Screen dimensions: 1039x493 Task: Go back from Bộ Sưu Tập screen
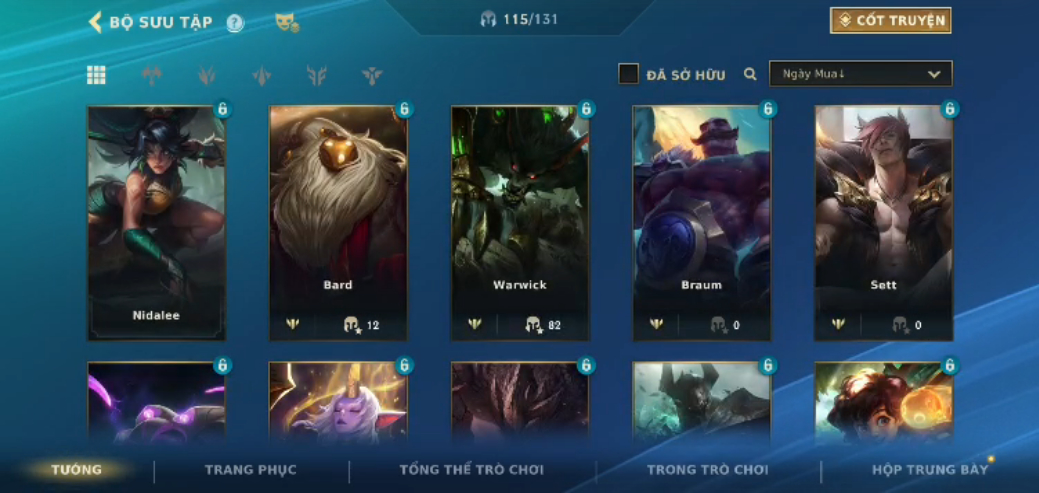tap(96, 22)
